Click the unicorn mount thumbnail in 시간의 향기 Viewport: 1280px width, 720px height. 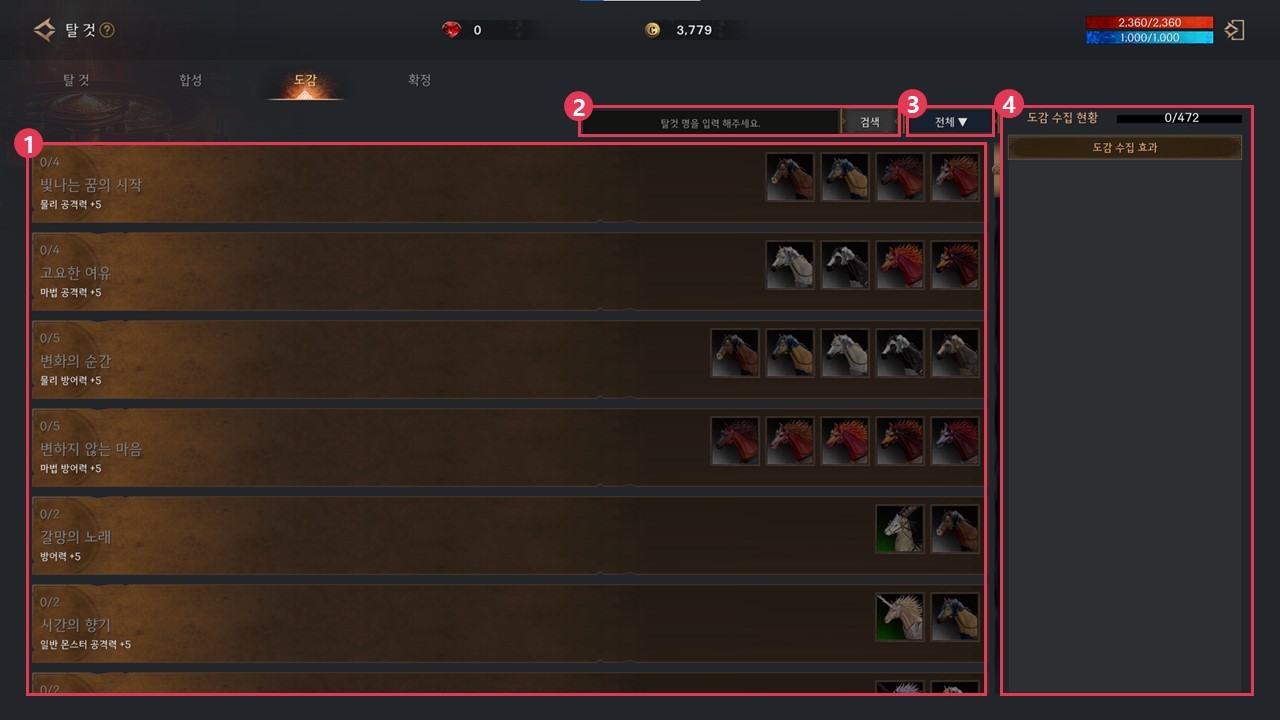[x=900, y=617]
